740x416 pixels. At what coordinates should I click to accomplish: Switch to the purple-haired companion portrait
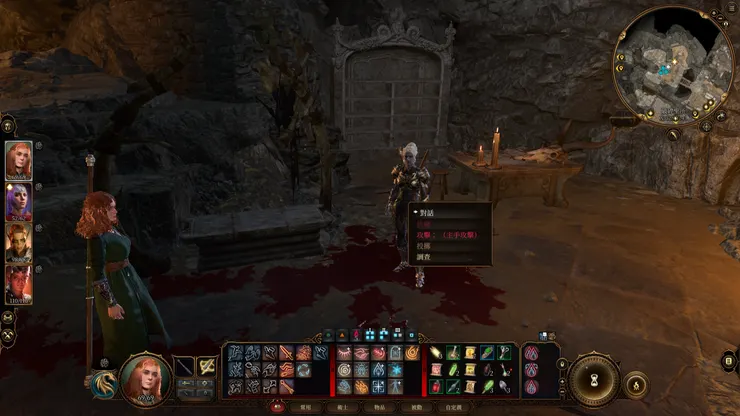pyautogui.click(x=19, y=202)
